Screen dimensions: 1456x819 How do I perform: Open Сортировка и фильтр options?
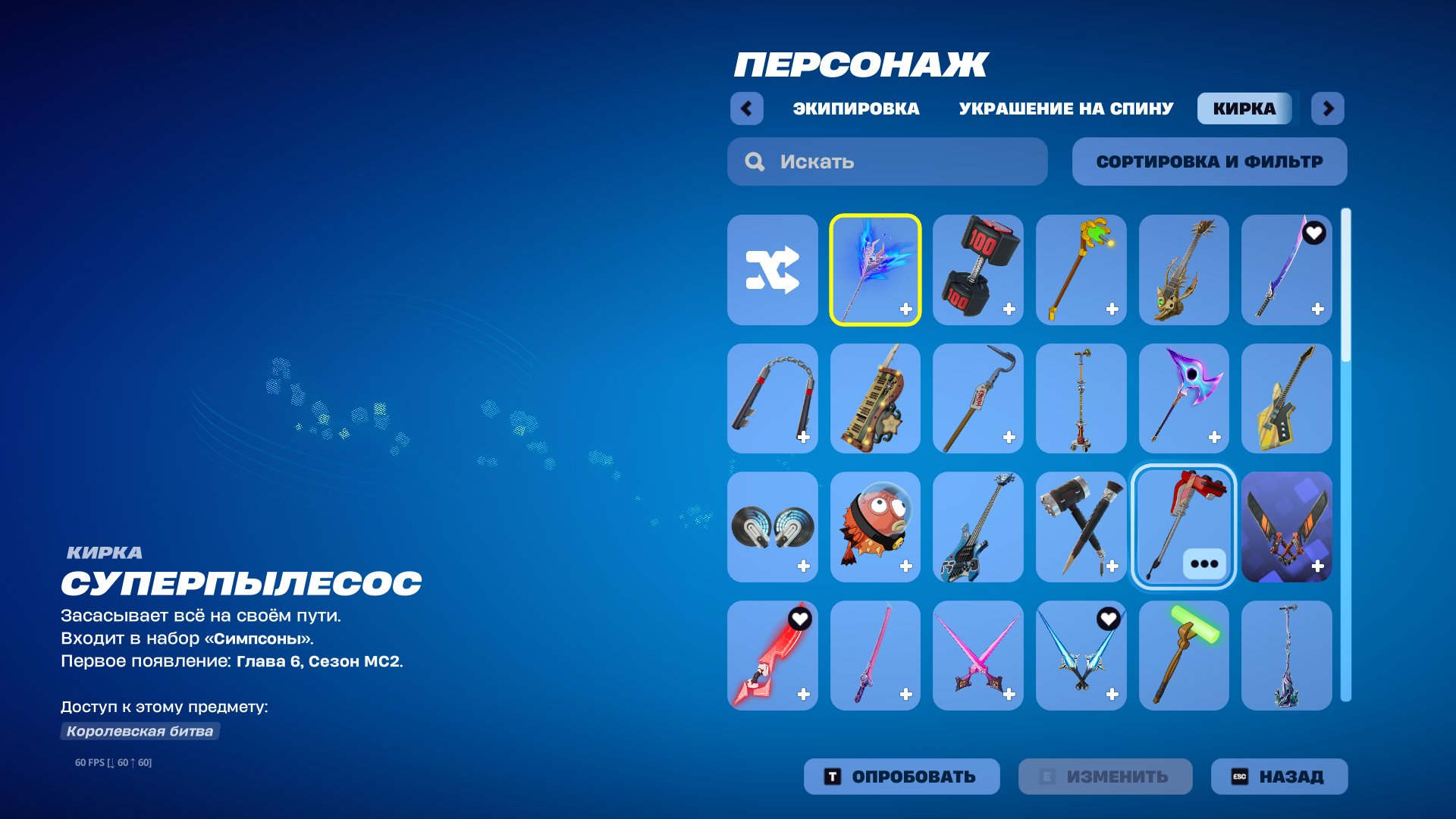[1209, 162]
